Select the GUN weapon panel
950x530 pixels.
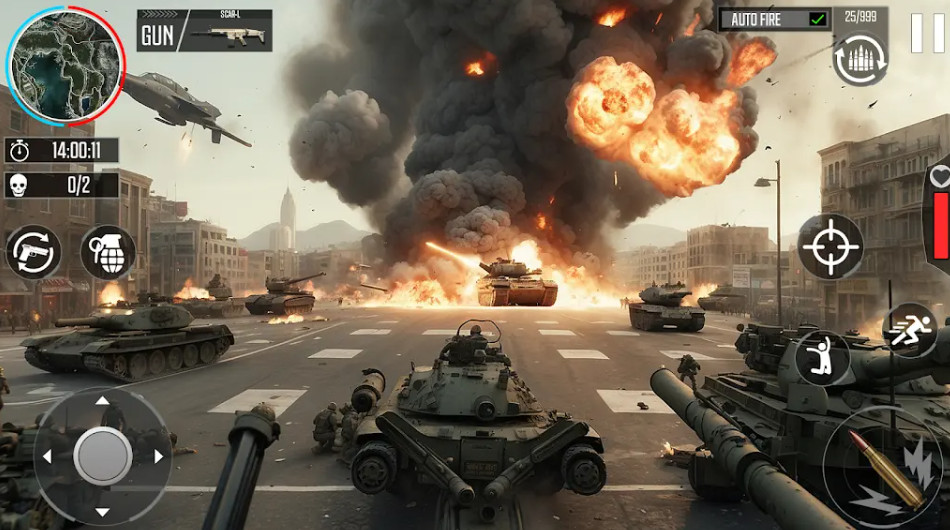click(x=205, y=31)
